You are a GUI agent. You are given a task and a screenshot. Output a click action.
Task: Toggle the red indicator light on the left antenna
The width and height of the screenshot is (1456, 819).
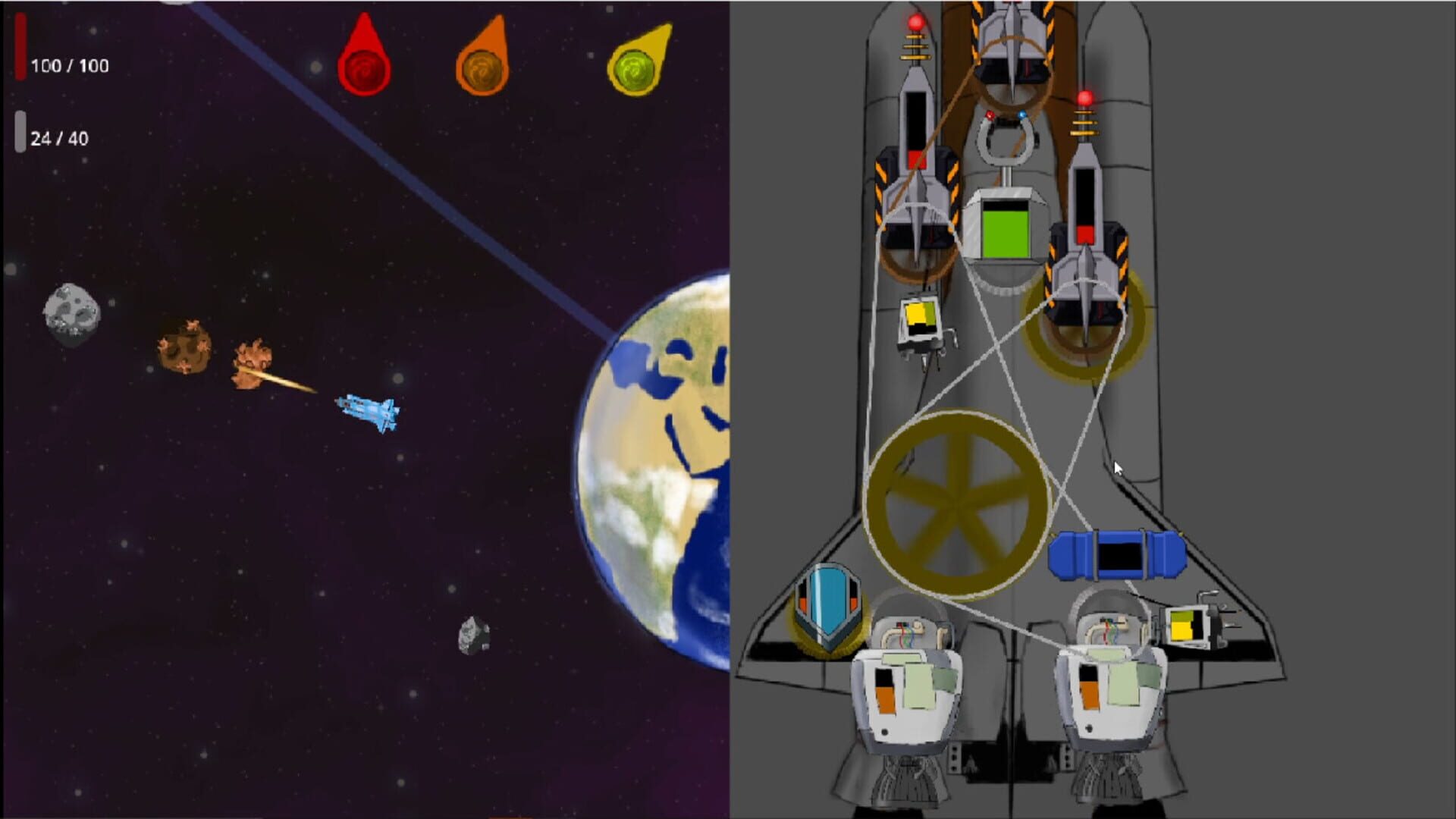[915, 23]
